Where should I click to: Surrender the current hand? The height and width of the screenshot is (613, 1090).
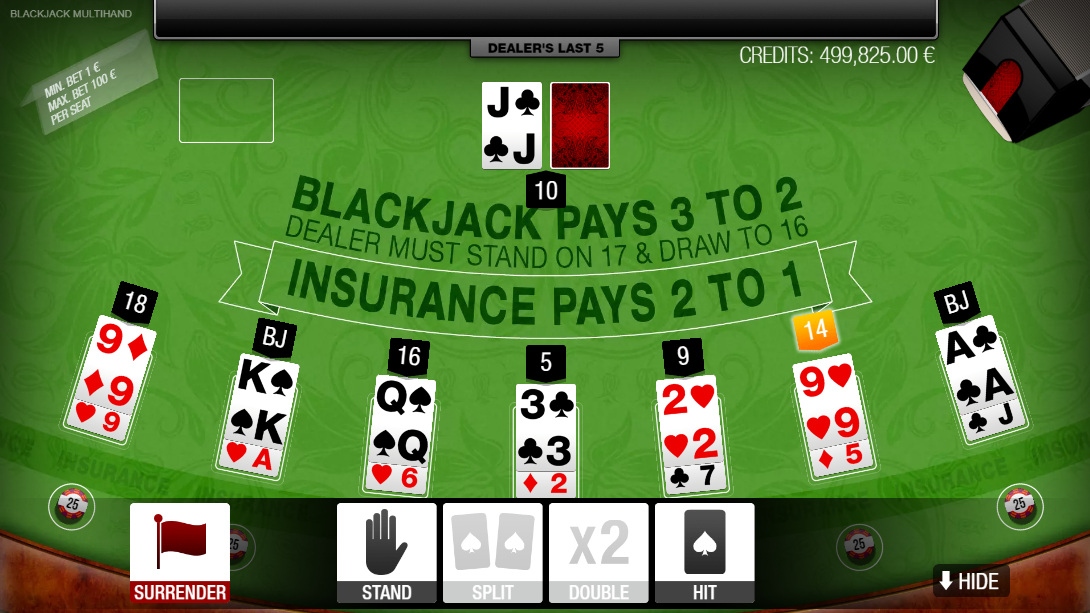(x=180, y=553)
